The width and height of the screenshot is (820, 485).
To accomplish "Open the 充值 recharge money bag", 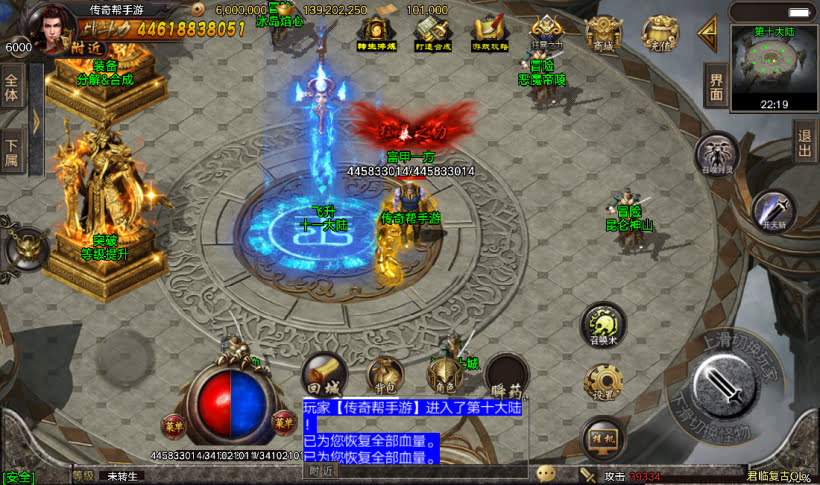I will (x=660, y=33).
